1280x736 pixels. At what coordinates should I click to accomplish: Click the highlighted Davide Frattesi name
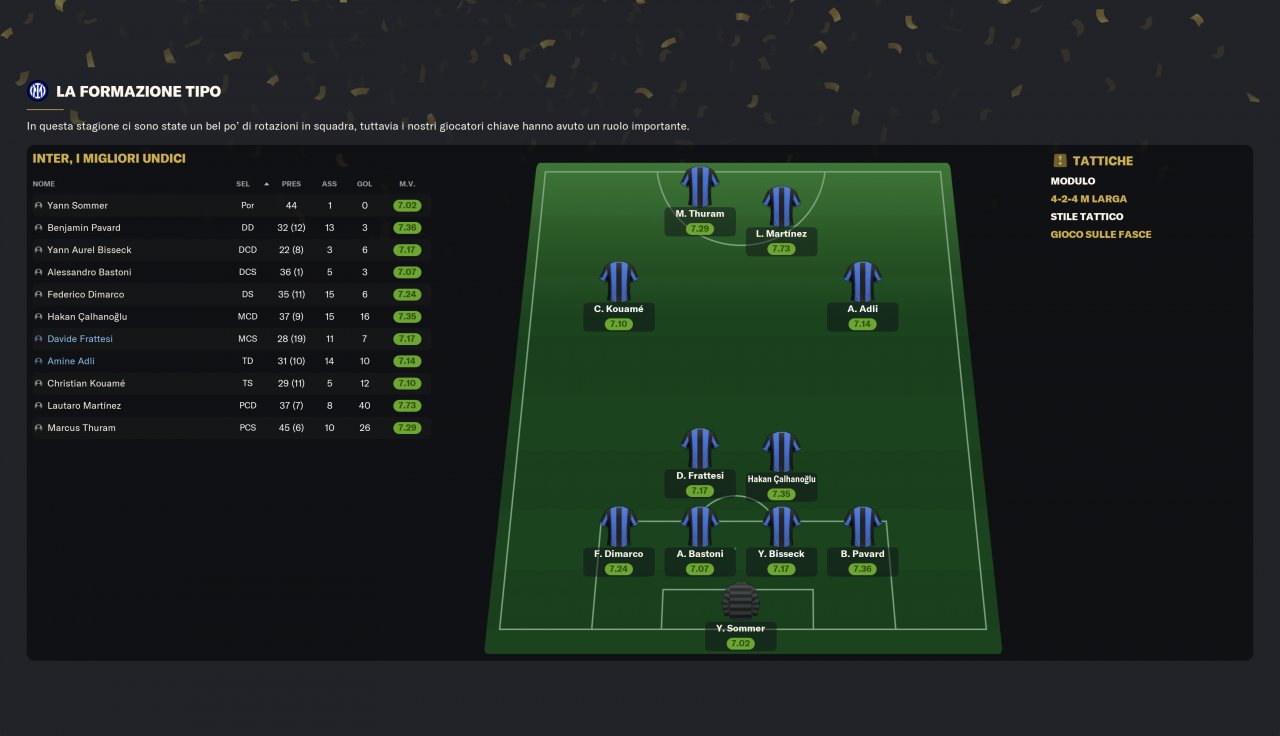click(79, 339)
